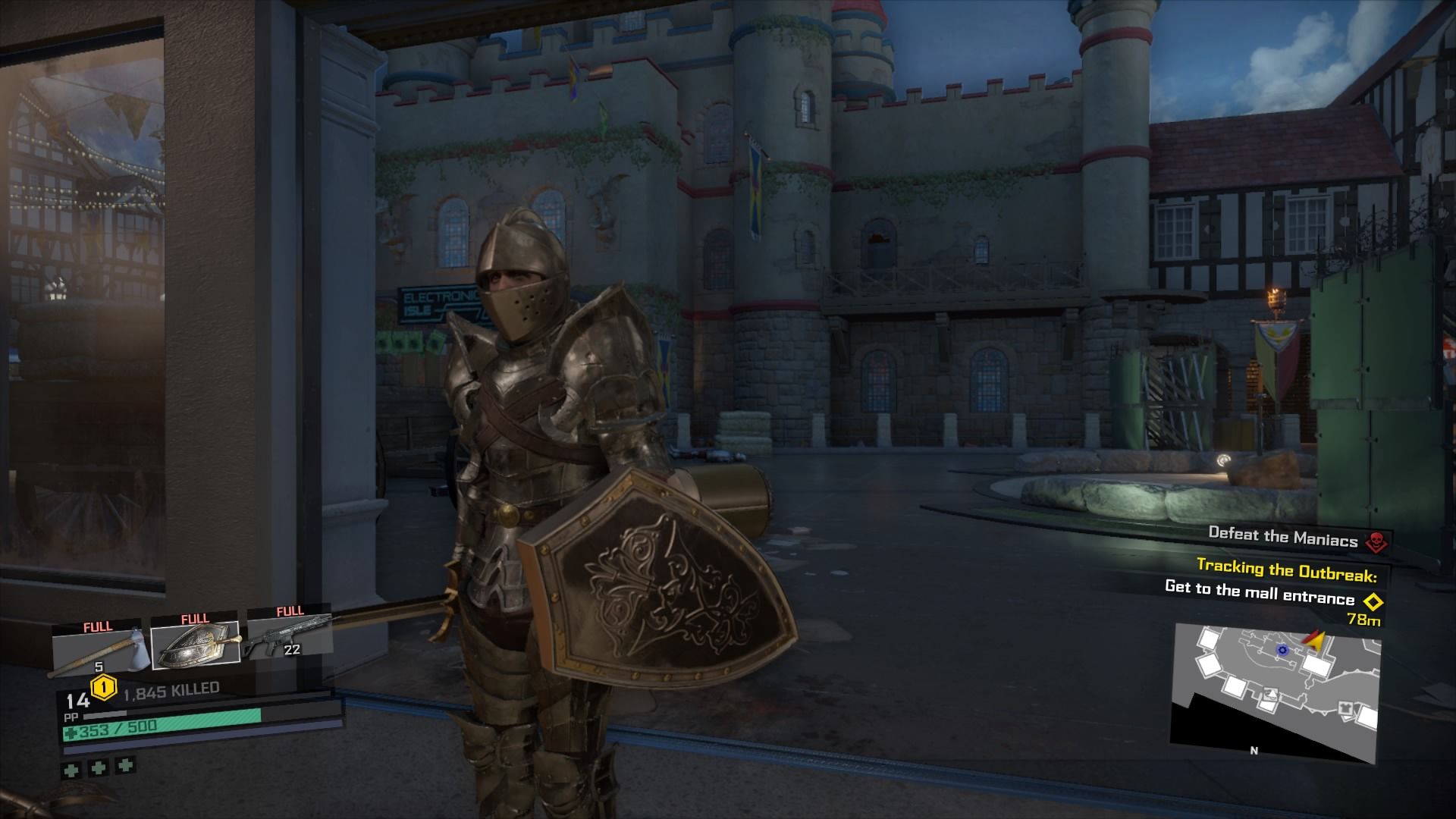
Task: Click the red skull maniac icon
Action: tap(1373, 541)
